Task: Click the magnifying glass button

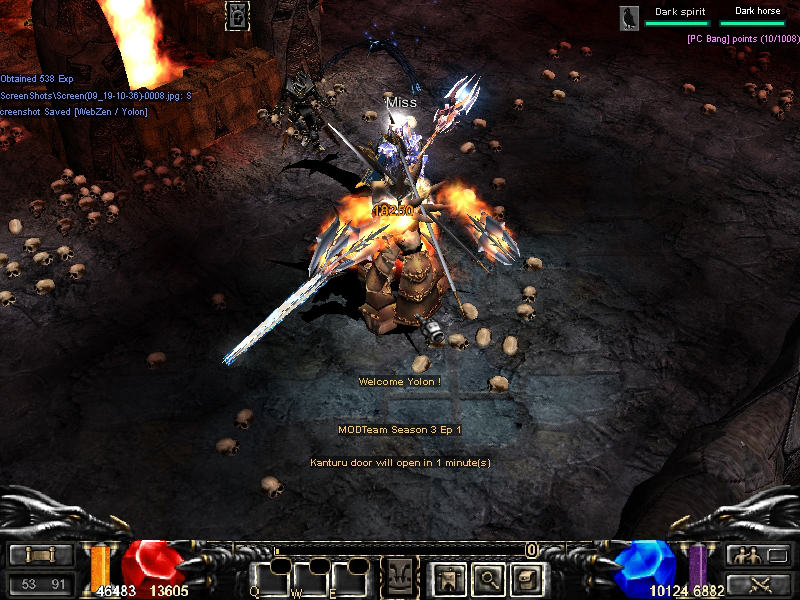Action: coord(487,577)
